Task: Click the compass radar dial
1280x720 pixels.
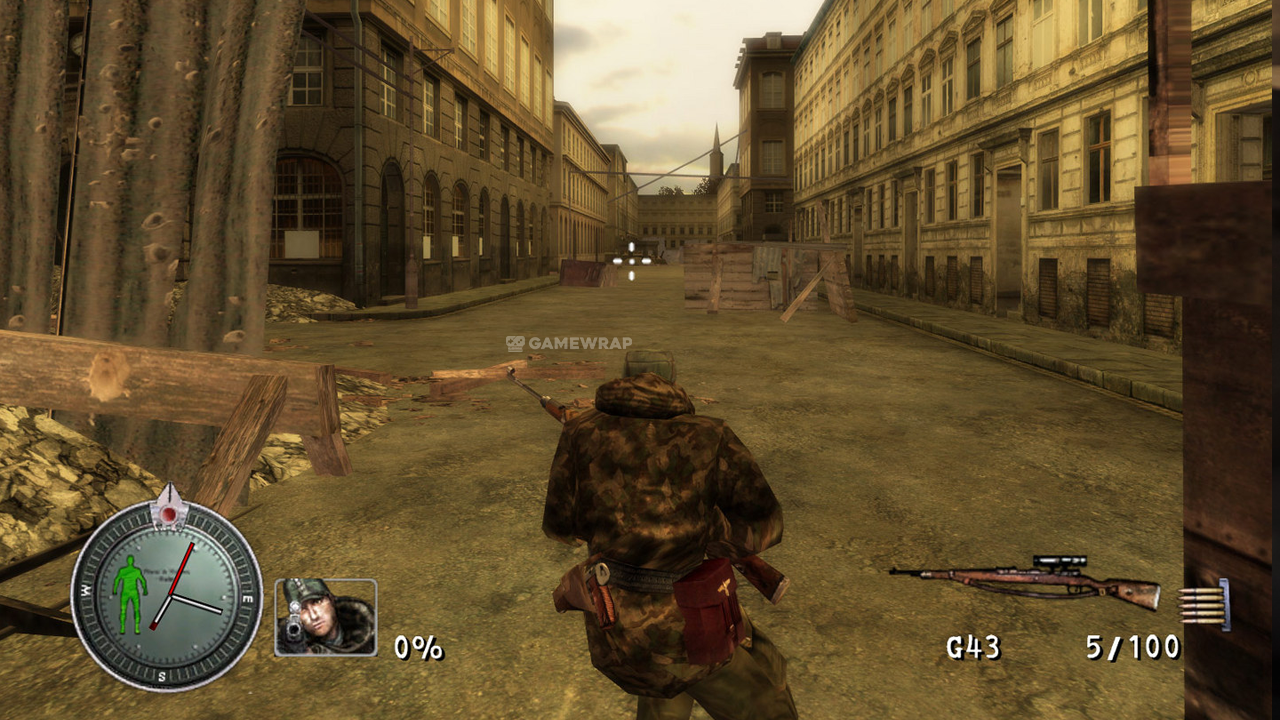Action: click(166, 596)
